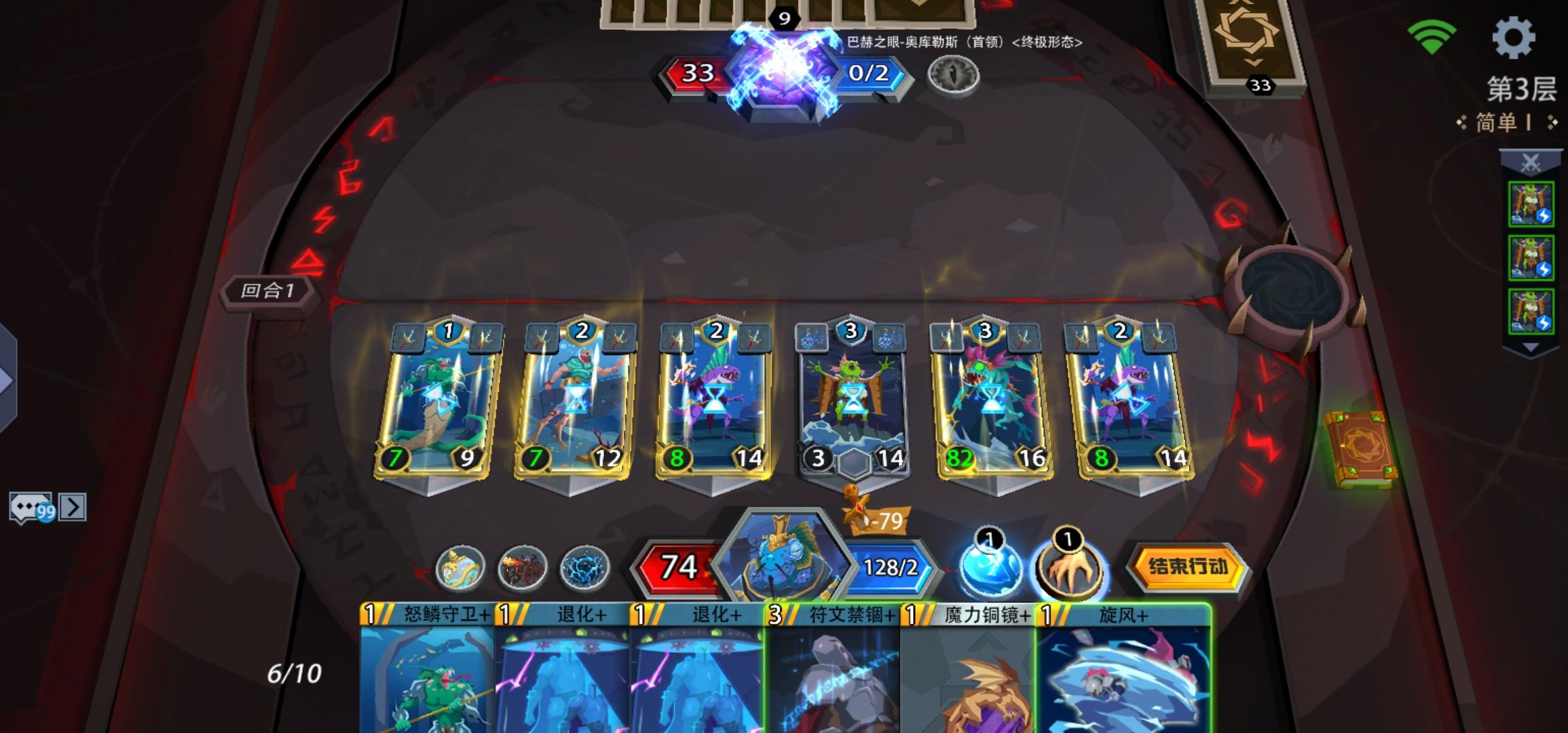Toggle lightning badge on middle sidebar creature

(x=1546, y=267)
